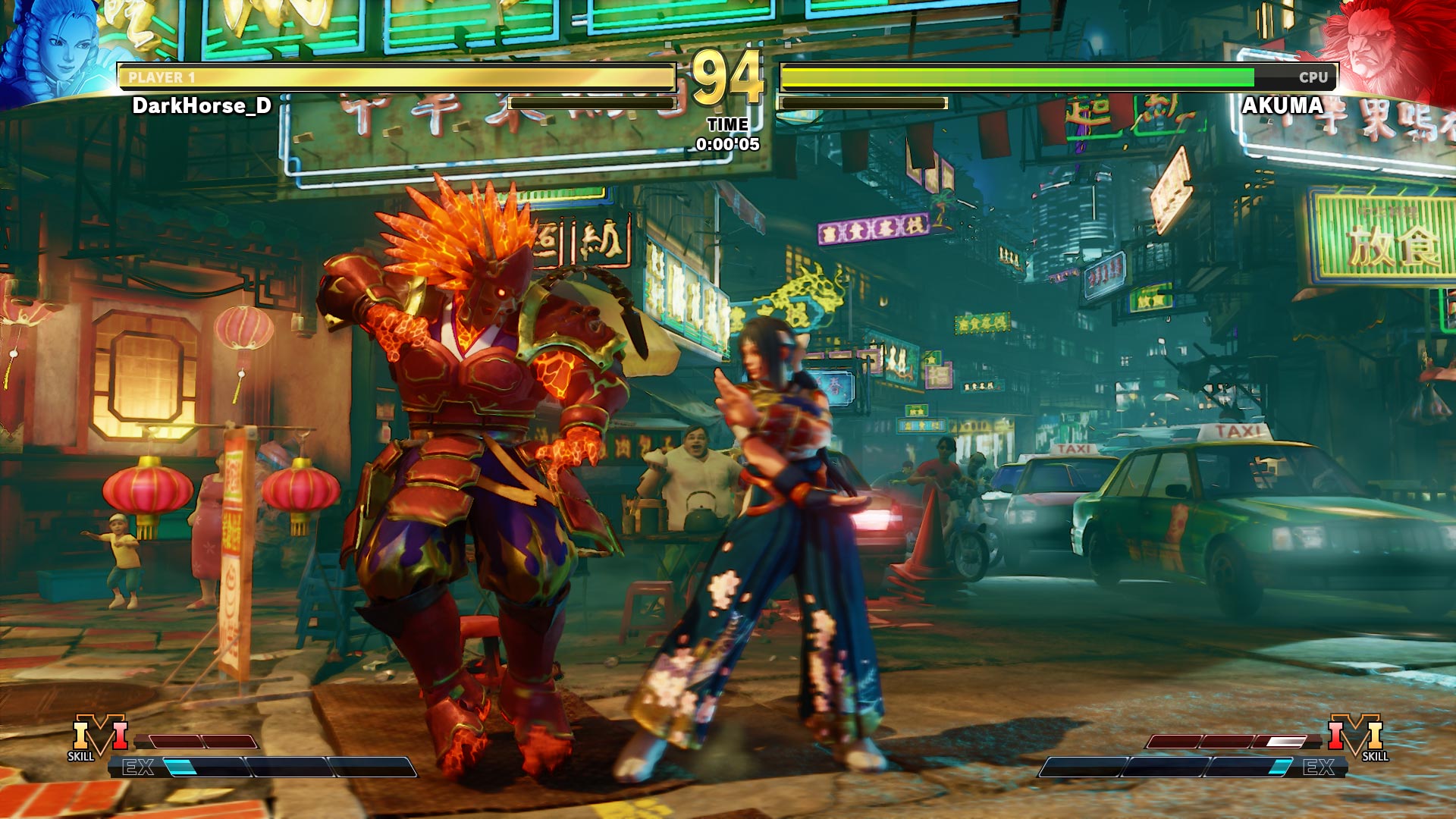
Task: Click the SKILL label under Player 1's gauge
Action: pos(80,755)
